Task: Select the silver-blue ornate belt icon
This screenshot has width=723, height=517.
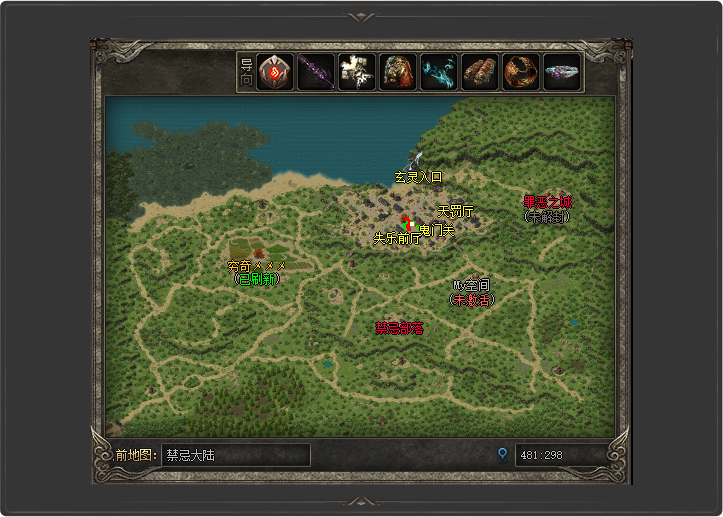Action: click(562, 73)
